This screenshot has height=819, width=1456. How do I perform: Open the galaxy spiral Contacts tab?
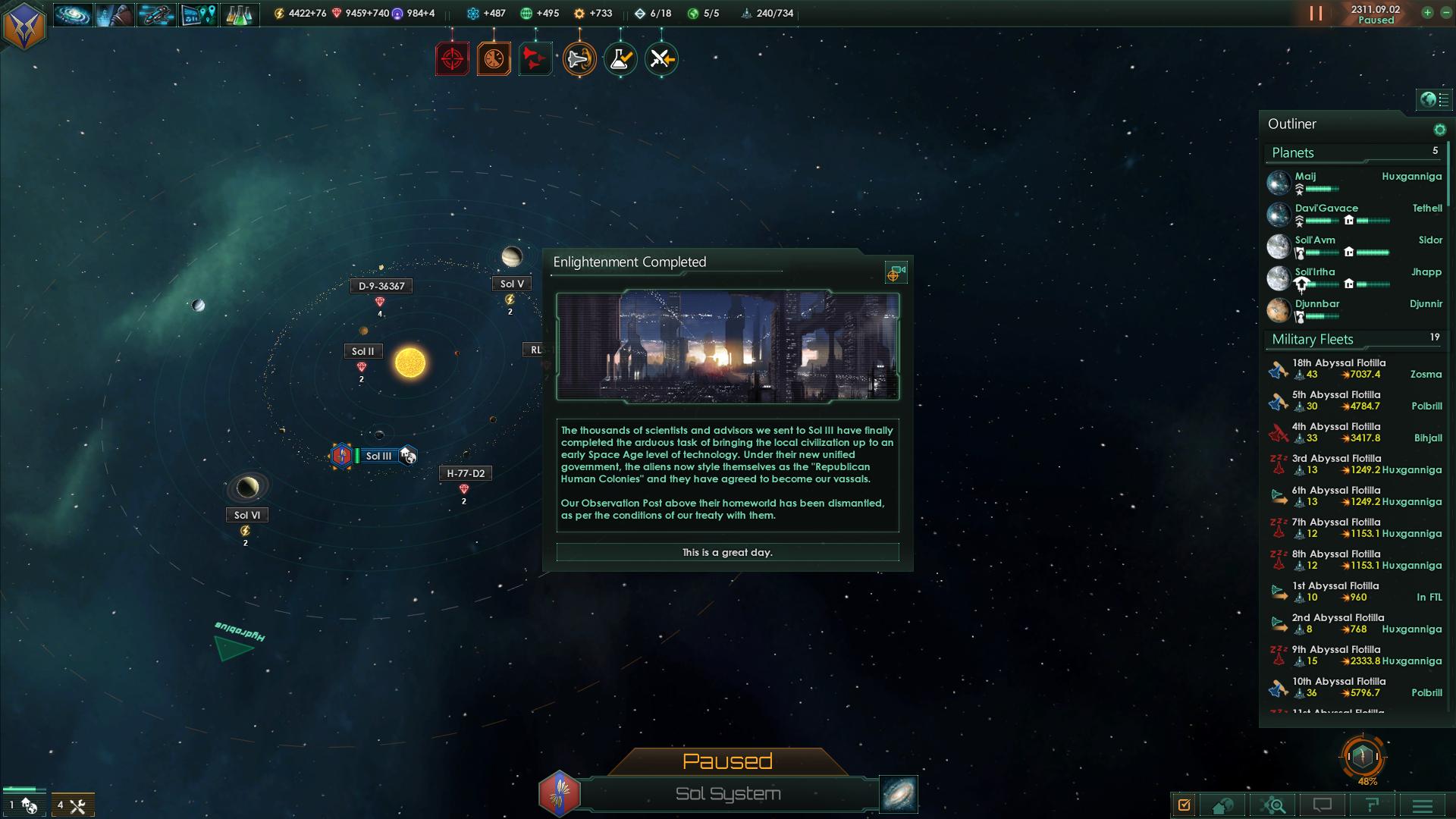pyautogui.click(x=73, y=14)
